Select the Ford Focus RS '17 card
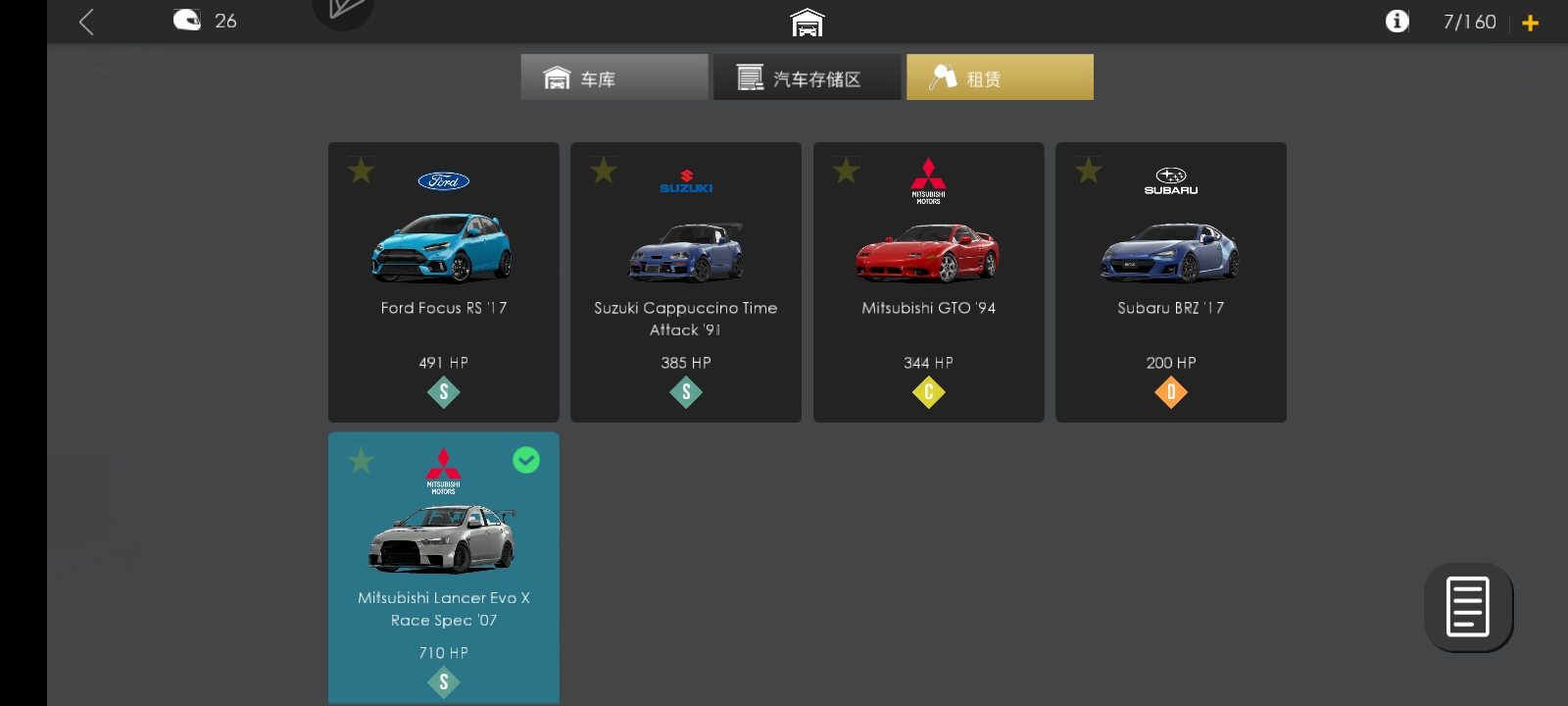 (x=443, y=281)
